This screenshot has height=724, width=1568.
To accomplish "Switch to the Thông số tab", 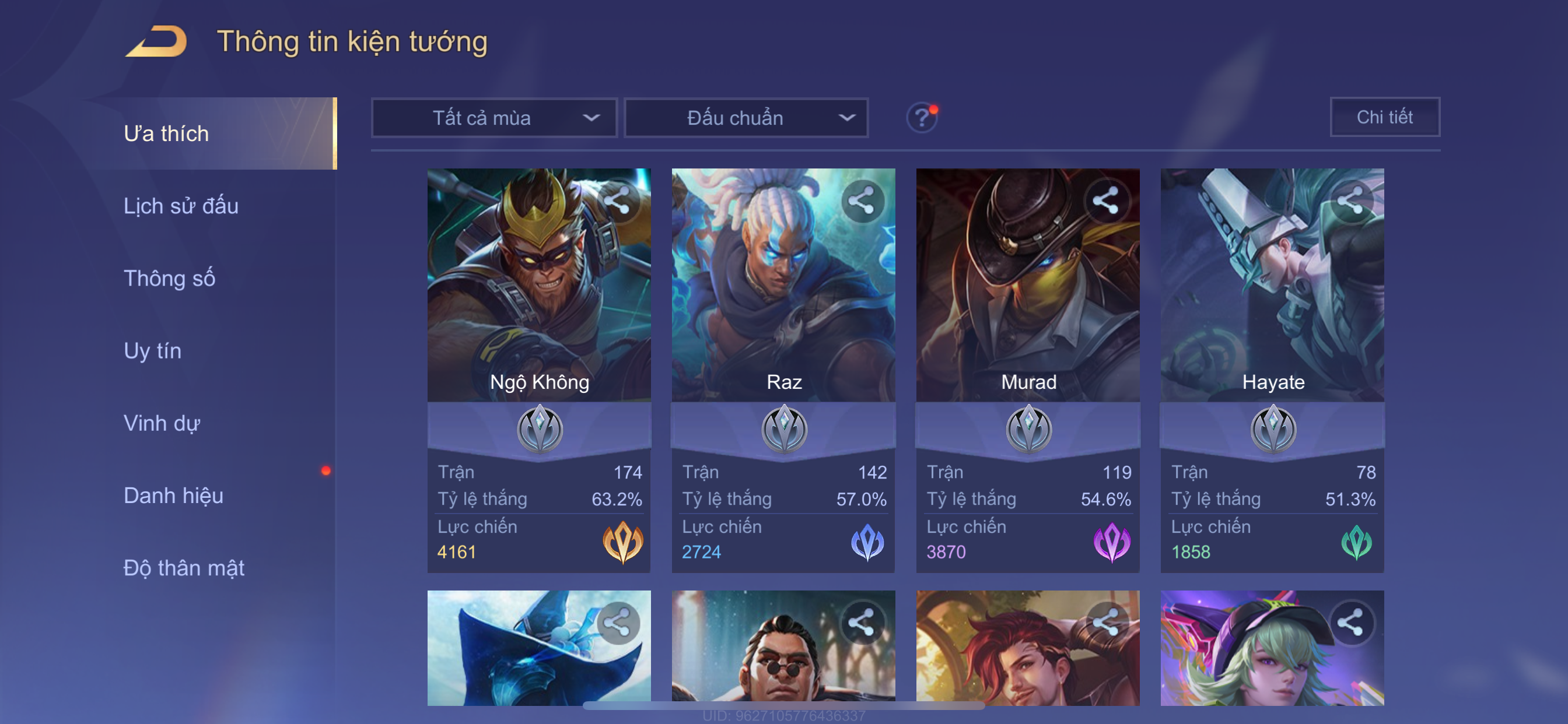I will point(169,279).
